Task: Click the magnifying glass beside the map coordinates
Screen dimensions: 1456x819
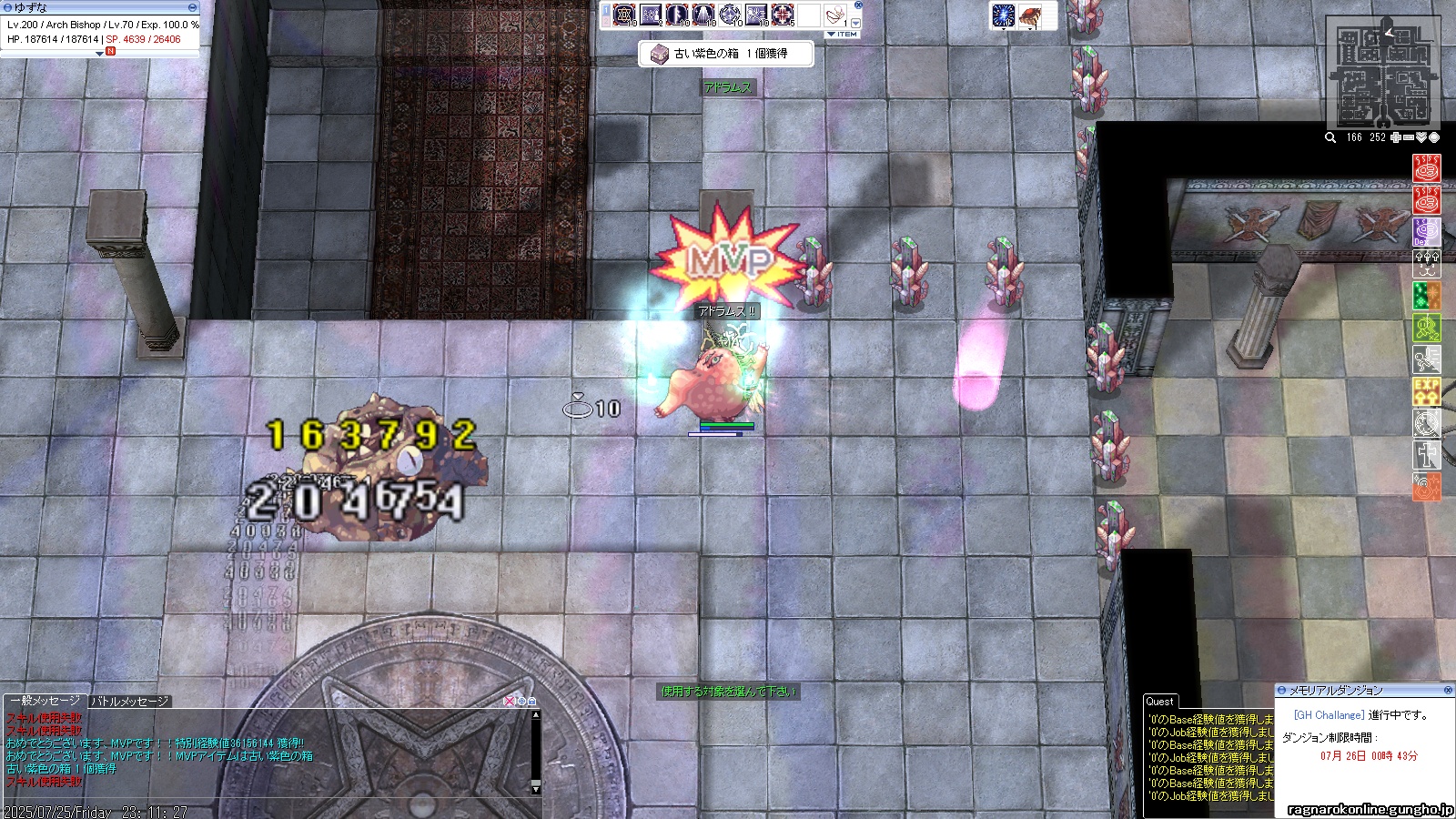Action: (x=1330, y=137)
